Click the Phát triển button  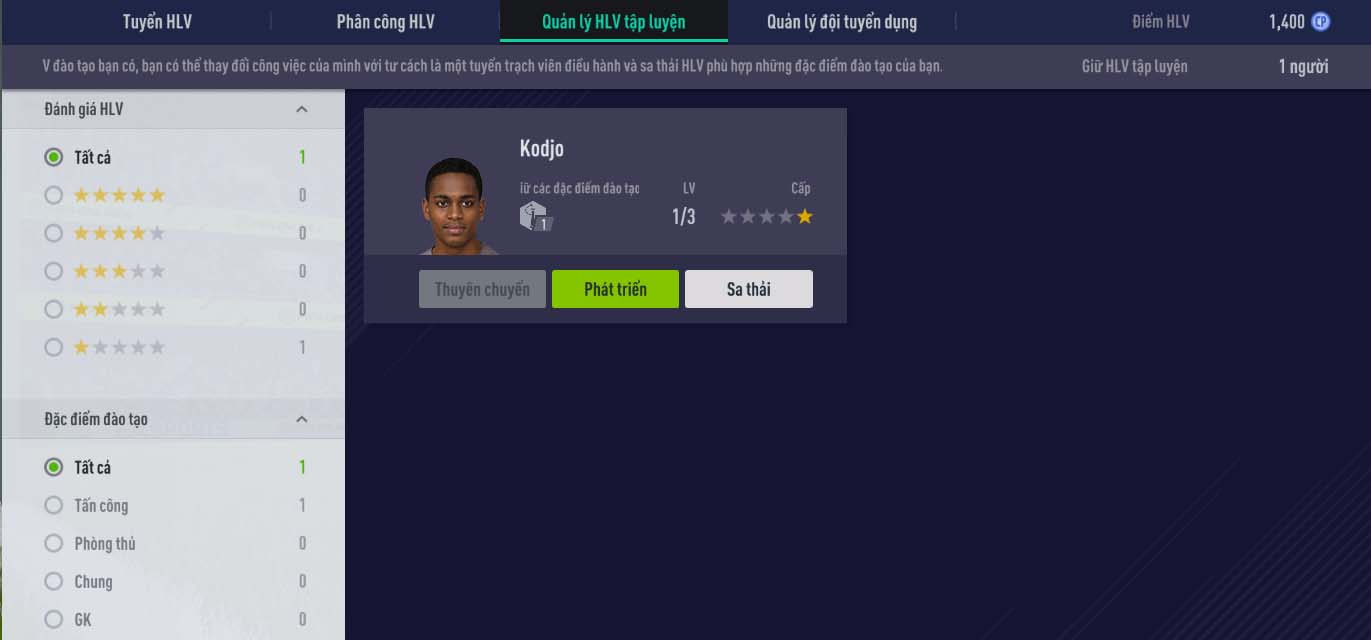pyautogui.click(x=615, y=289)
